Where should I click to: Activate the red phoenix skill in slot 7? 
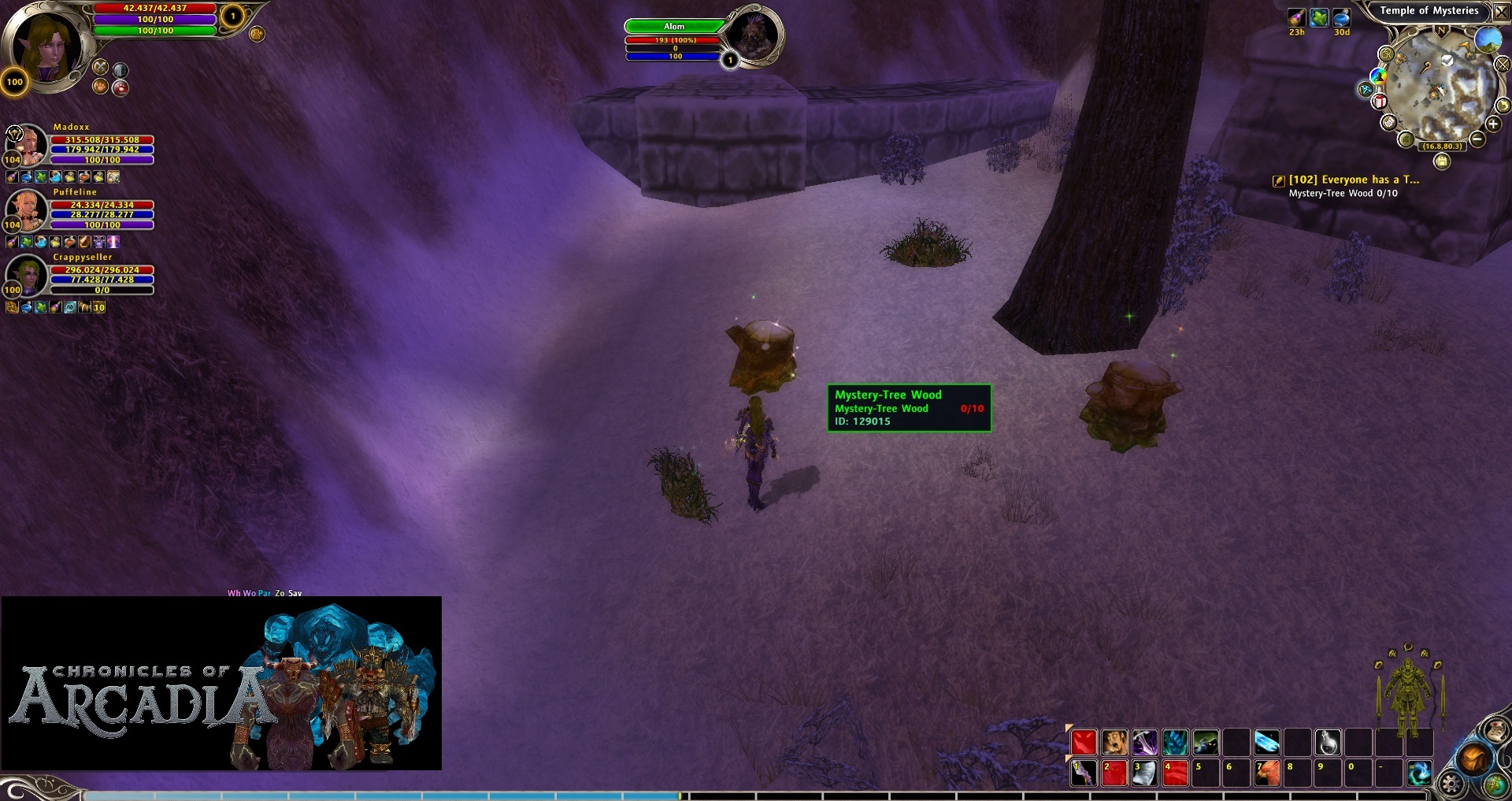tap(1267, 773)
